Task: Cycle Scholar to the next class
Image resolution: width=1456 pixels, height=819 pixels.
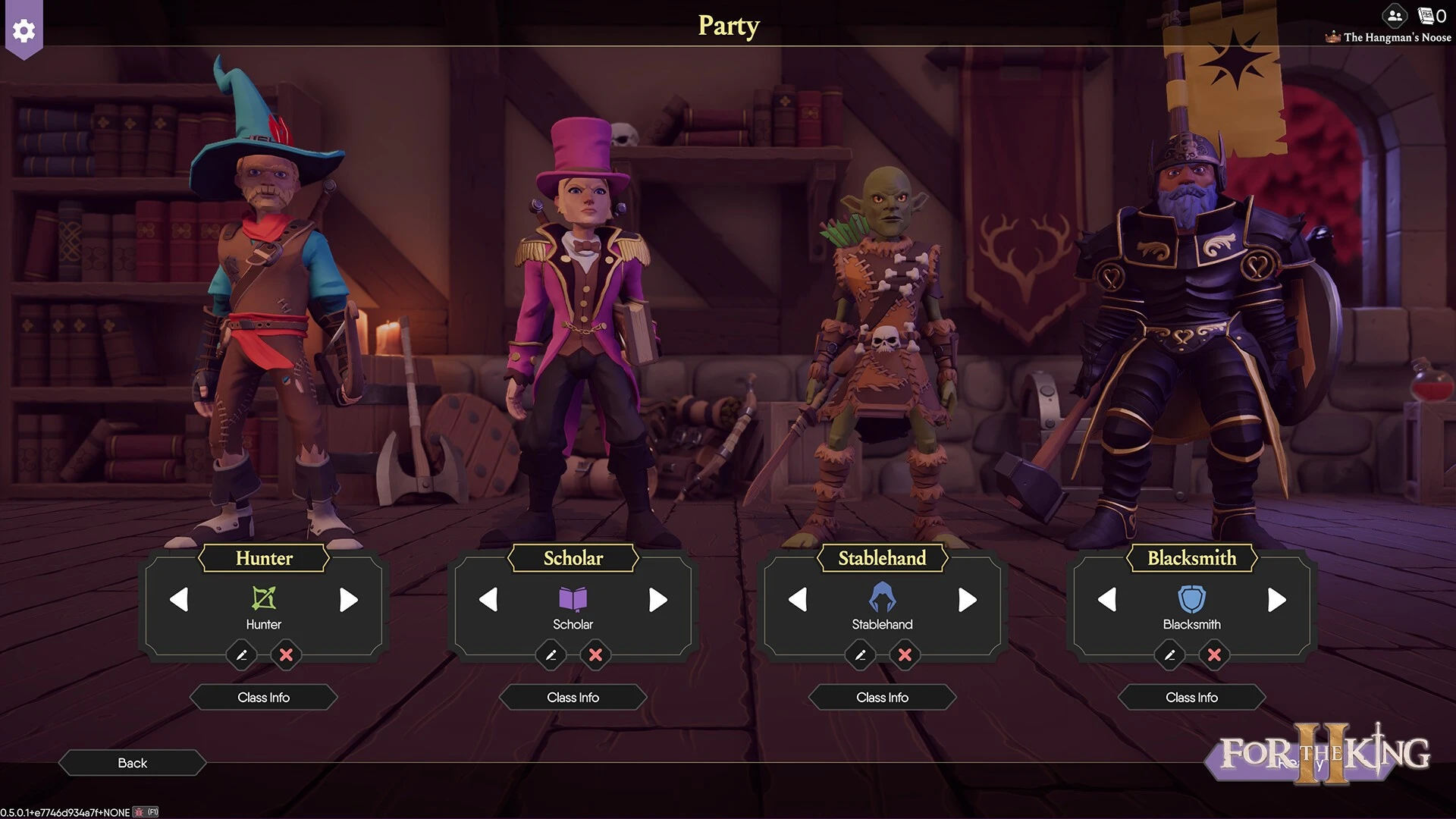Action: (x=657, y=600)
